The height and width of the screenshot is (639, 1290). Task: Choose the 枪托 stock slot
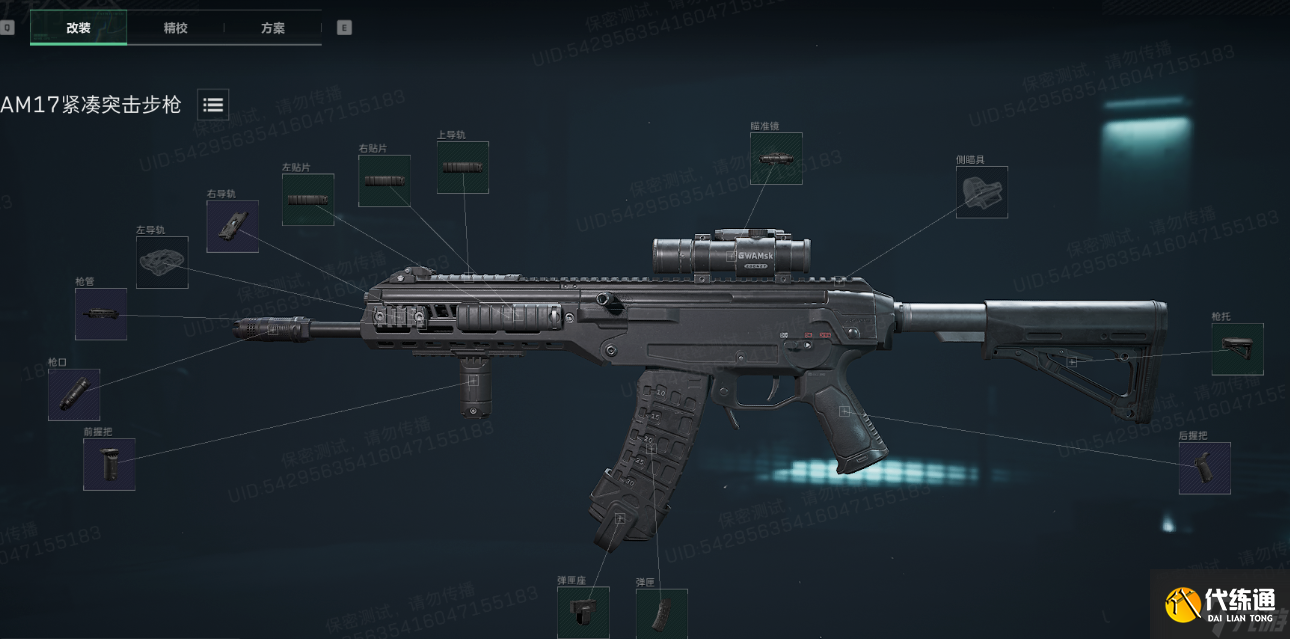click(x=1237, y=349)
